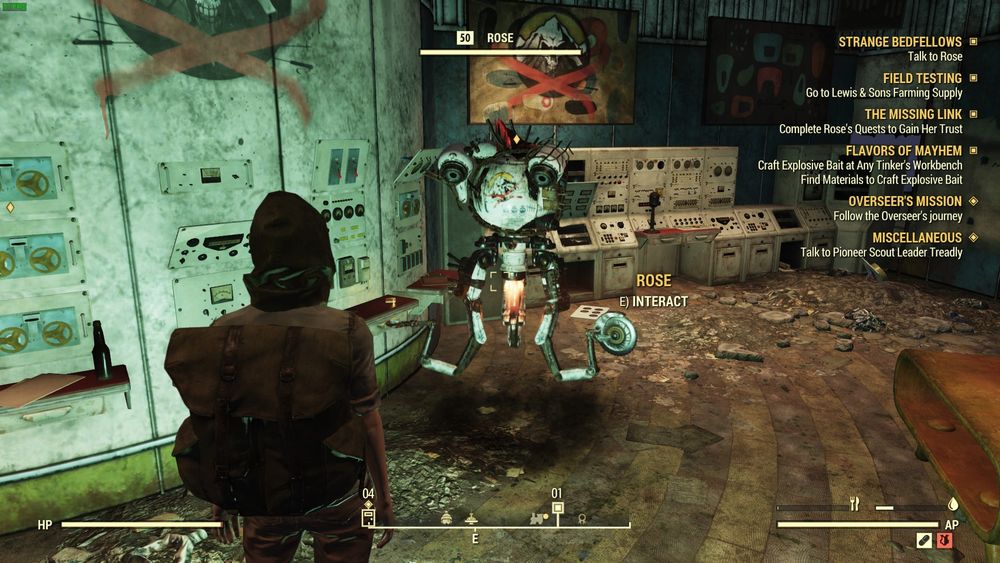Select the door compass marker labeled 04
The height and width of the screenshot is (563, 1000).
(x=368, y=517)
